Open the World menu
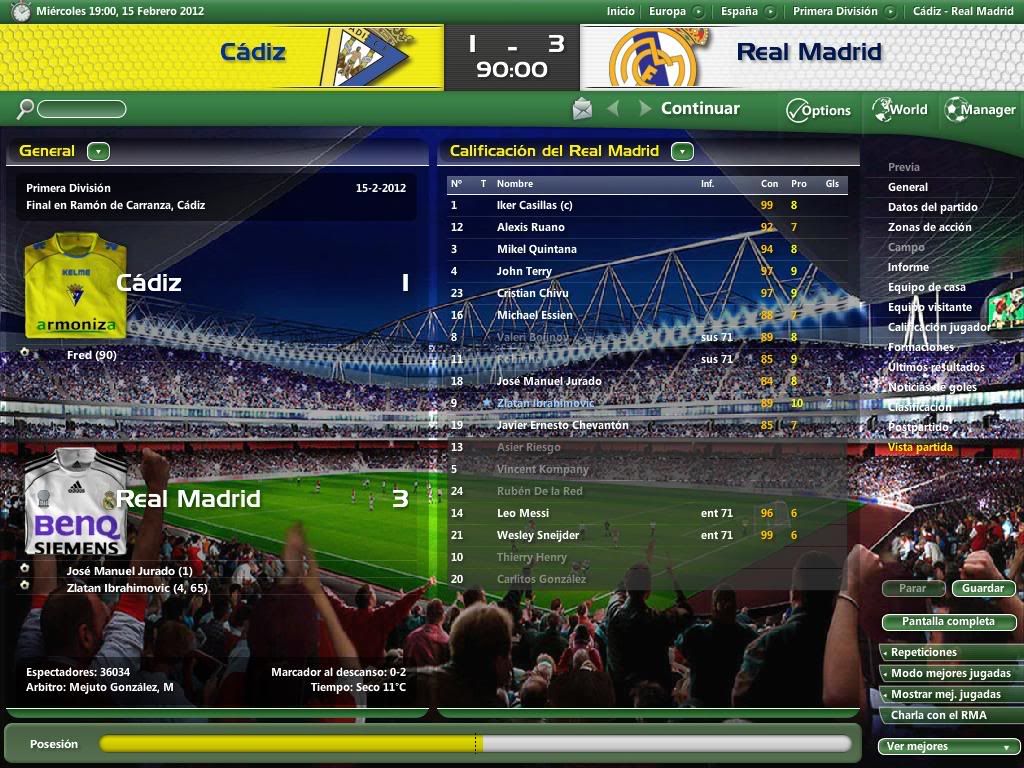Viewport: 1024px width, 768px height. 900,110
